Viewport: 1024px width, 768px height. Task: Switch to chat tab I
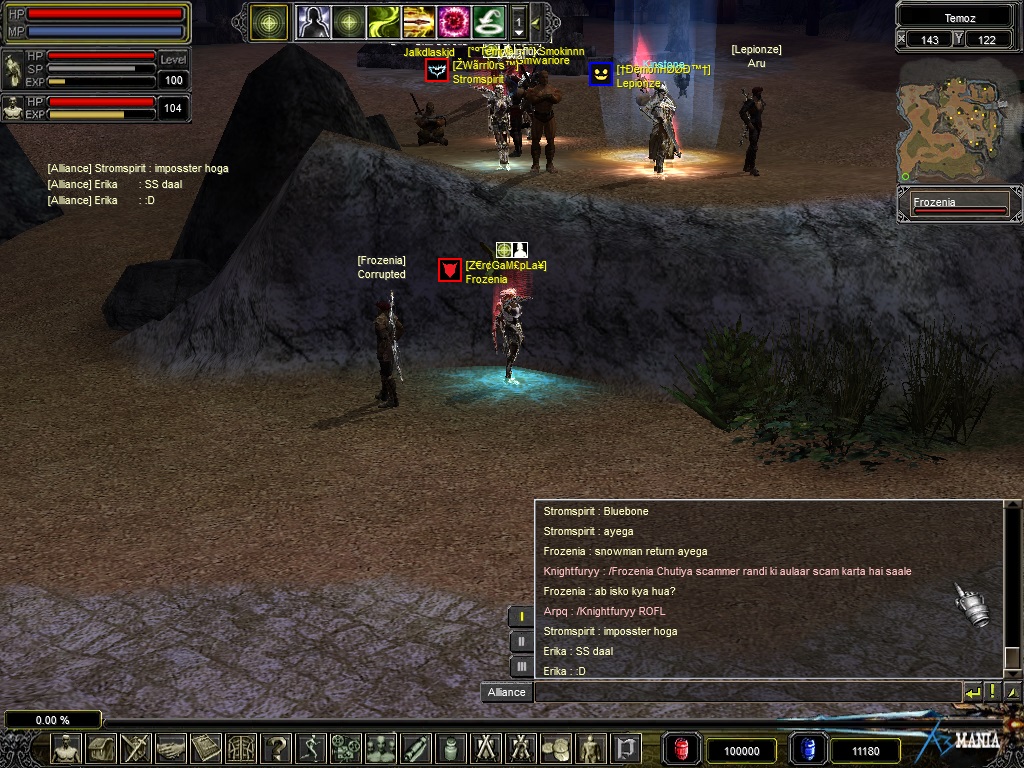521,617
